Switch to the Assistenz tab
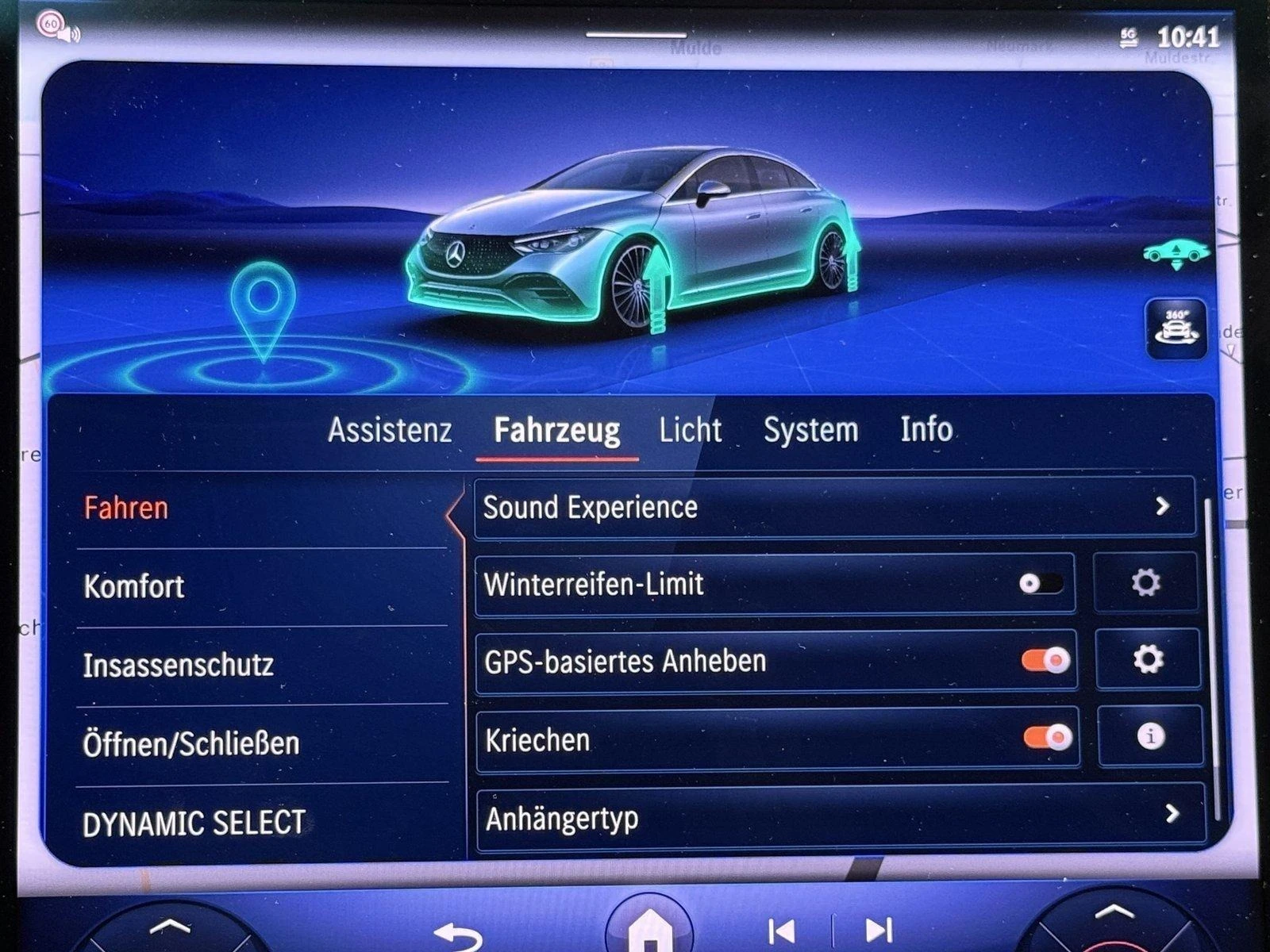1270x952 pixels. tap(390, 430)
